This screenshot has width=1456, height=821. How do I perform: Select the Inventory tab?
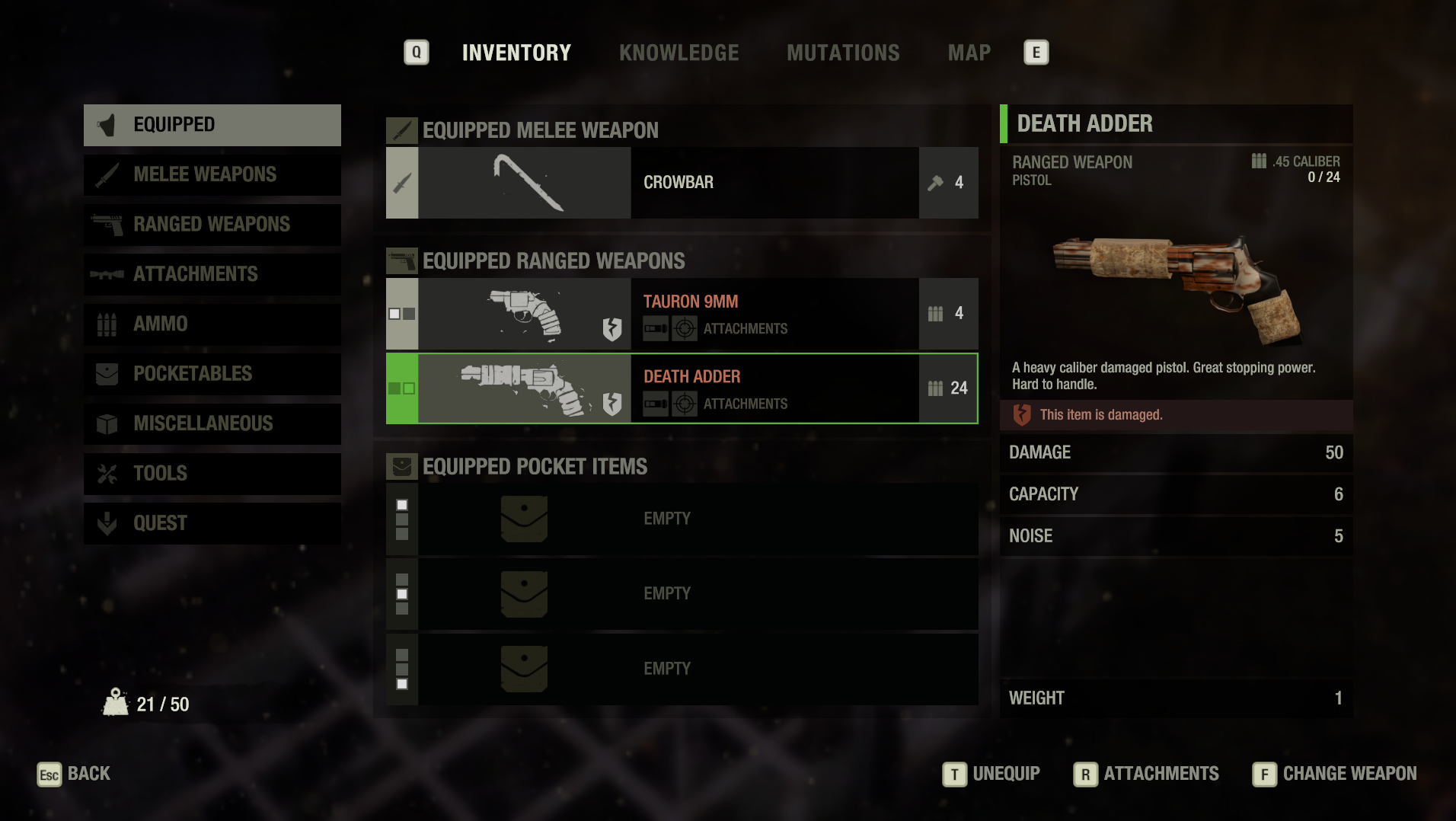pyautogui.click(x=516, y=53)
